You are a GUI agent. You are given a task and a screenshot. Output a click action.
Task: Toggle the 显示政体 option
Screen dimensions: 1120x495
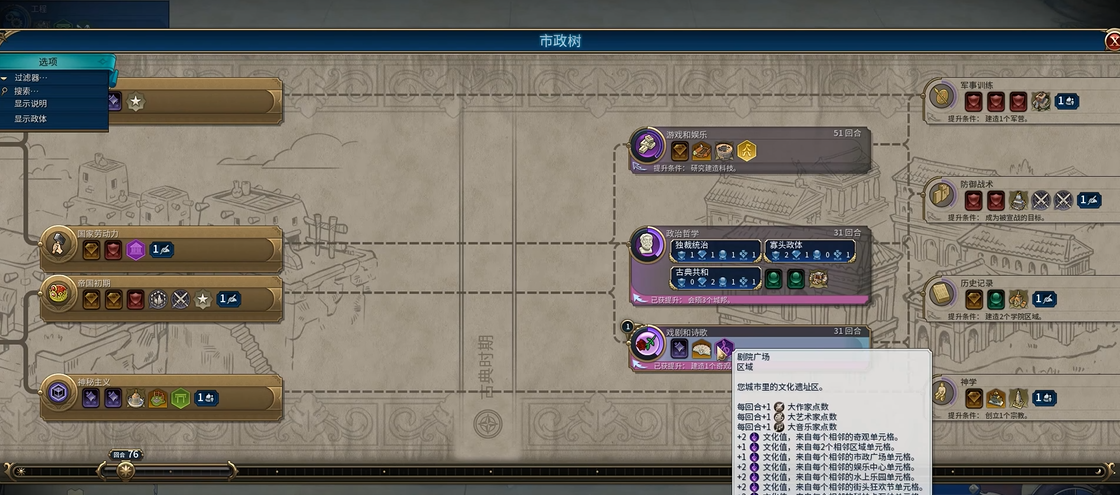(30, 119)
